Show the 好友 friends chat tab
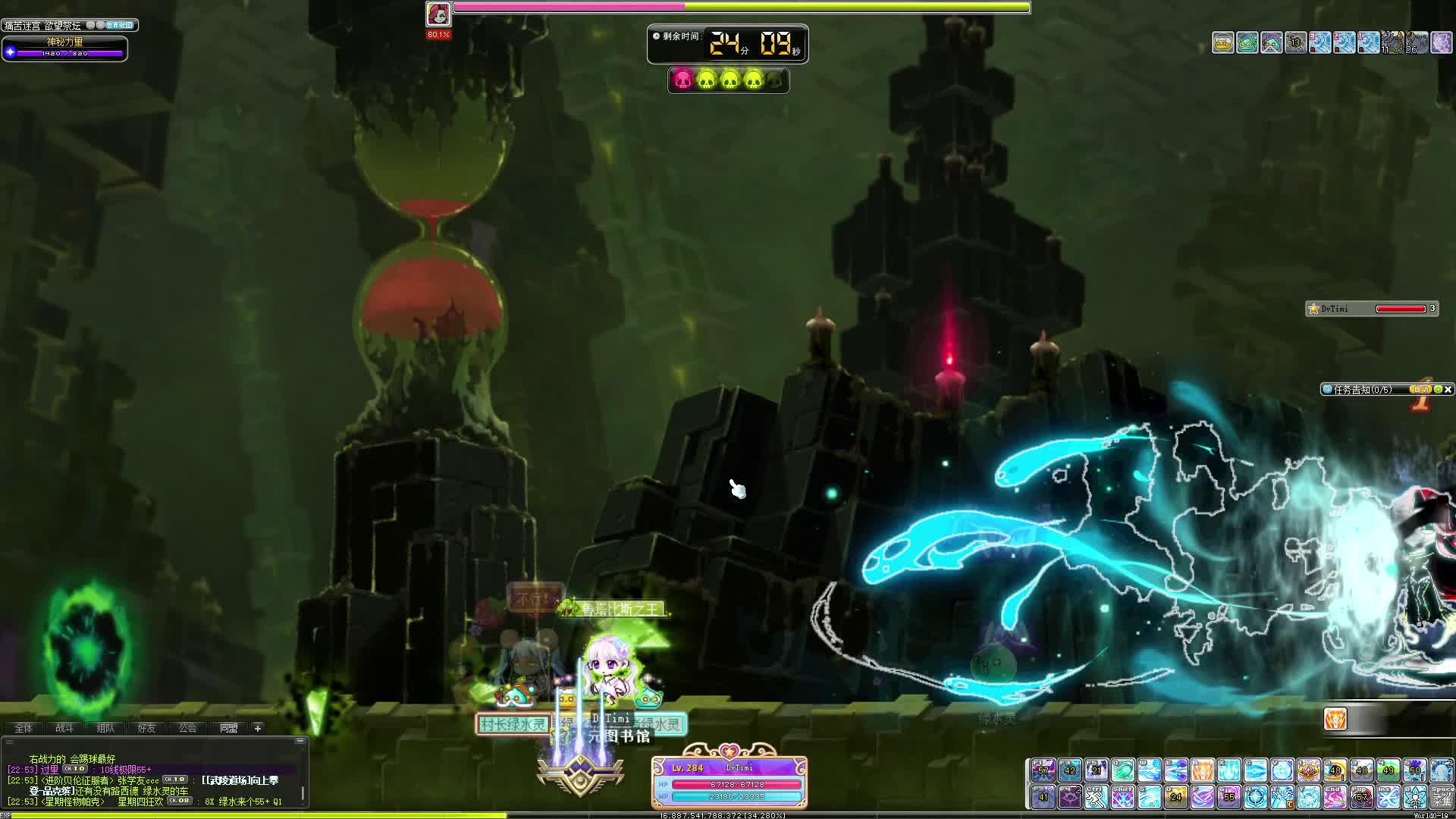The height and width of the screenshot is (819, 1456). point(146,728)
